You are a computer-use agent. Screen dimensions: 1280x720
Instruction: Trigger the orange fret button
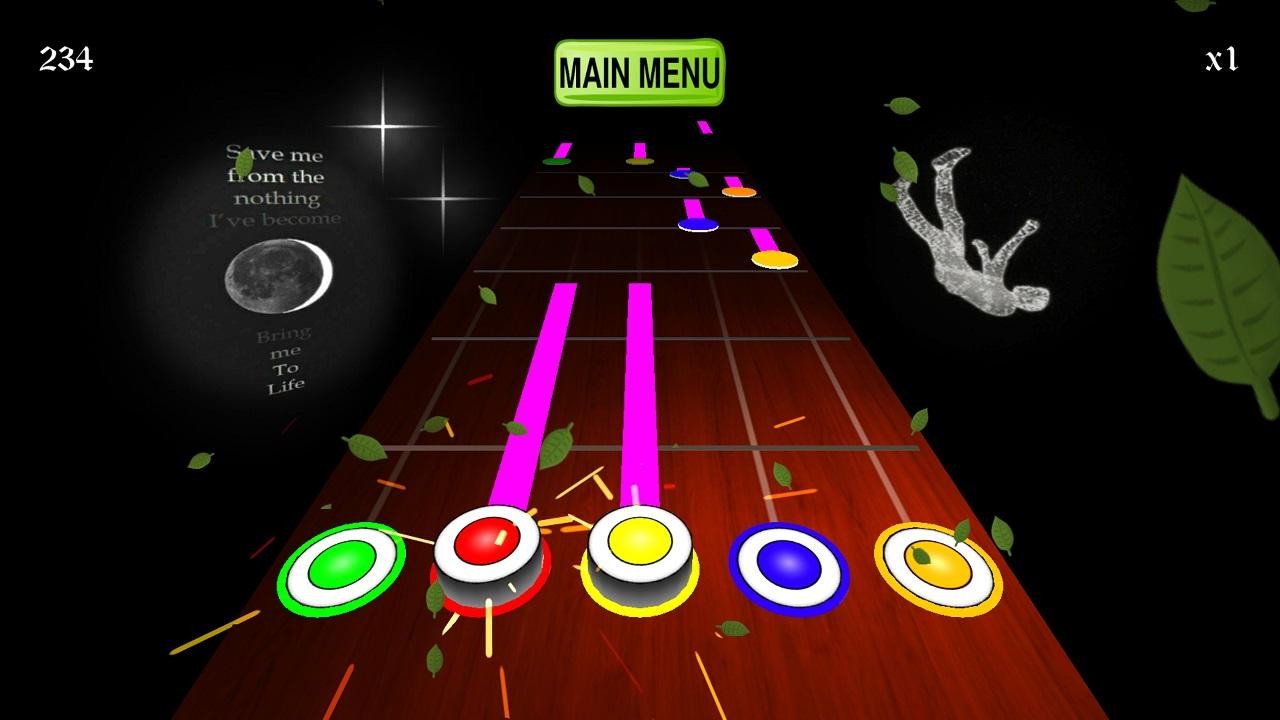click(x=937, y=568)
